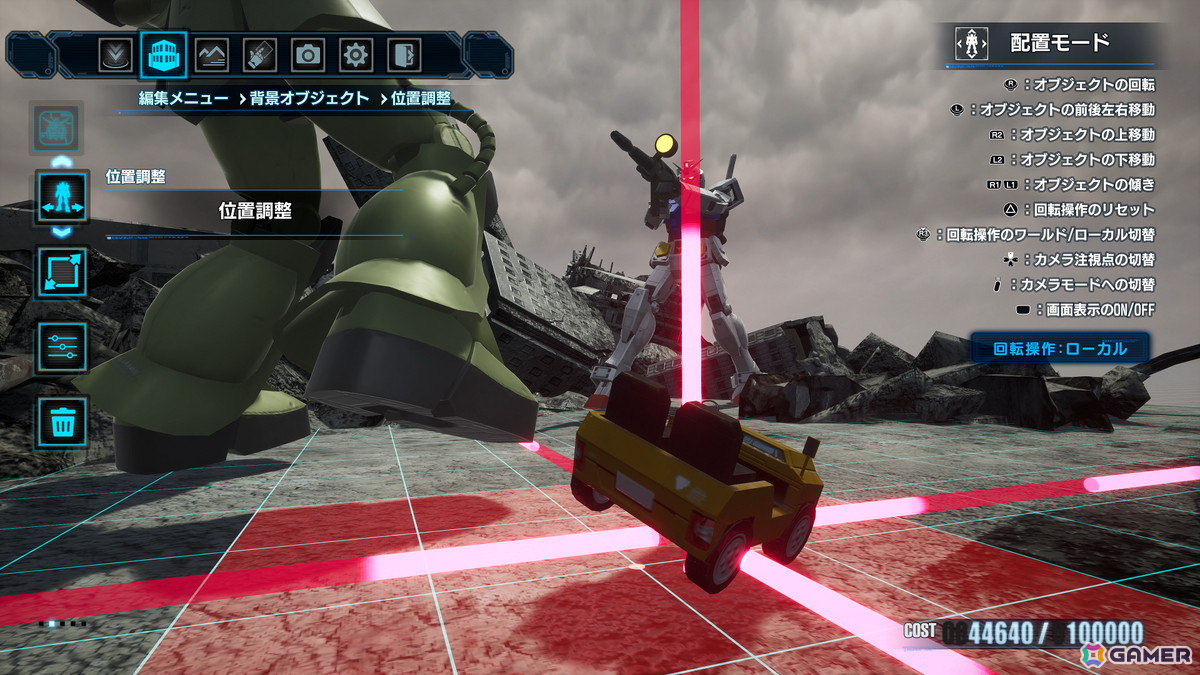Open the sliders adjustment icon
Screen dimensions: 1200x675
[62, 347]
